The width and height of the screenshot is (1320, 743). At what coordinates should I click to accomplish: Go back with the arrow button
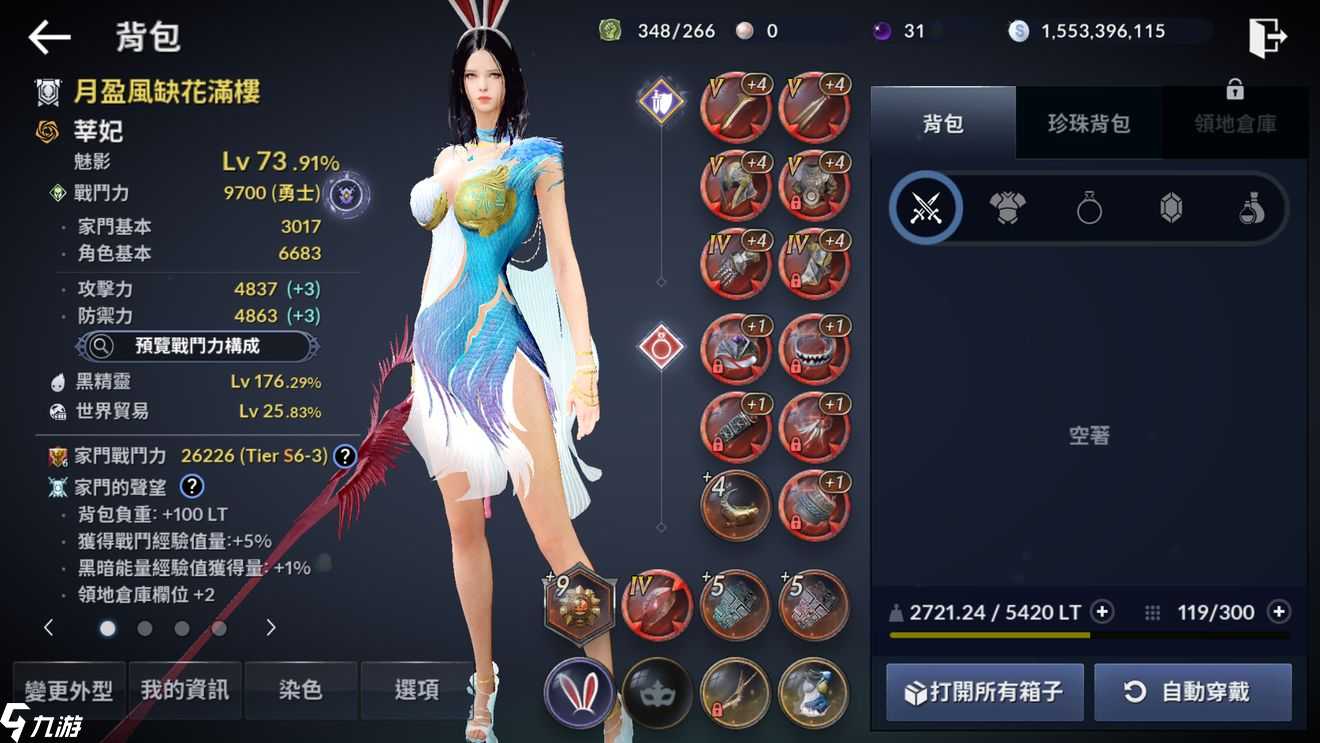click(48, 38)
